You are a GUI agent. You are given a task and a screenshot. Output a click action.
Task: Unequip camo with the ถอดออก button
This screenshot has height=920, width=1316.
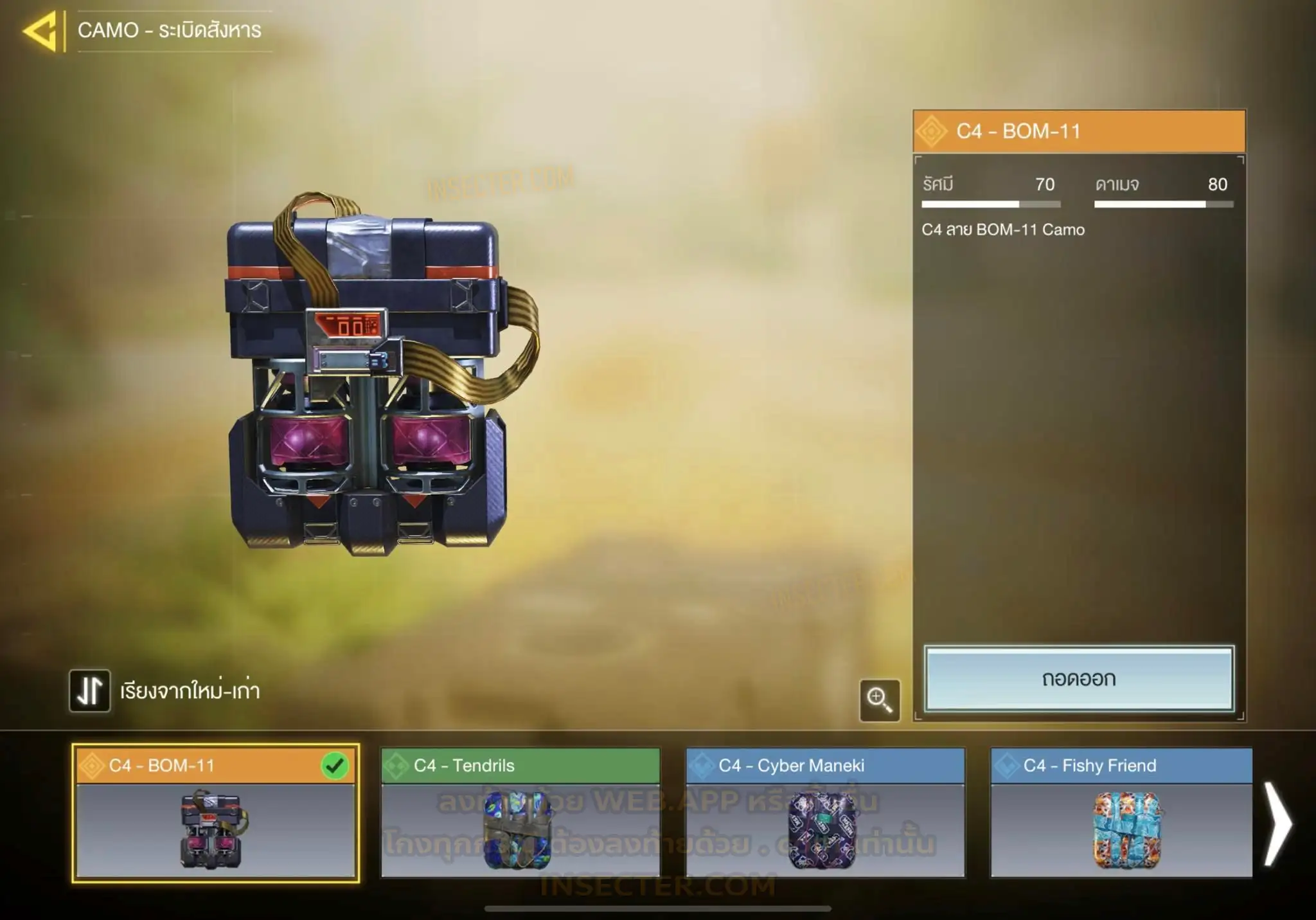pyautogui.click(x=1079, y=679)
